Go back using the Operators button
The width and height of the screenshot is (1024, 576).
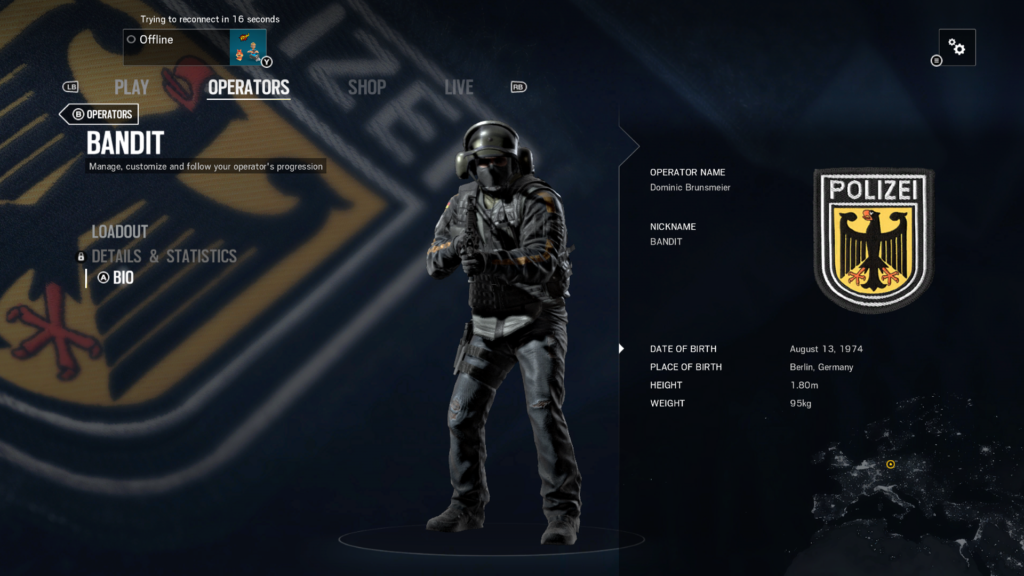click(x=101, y=114)
